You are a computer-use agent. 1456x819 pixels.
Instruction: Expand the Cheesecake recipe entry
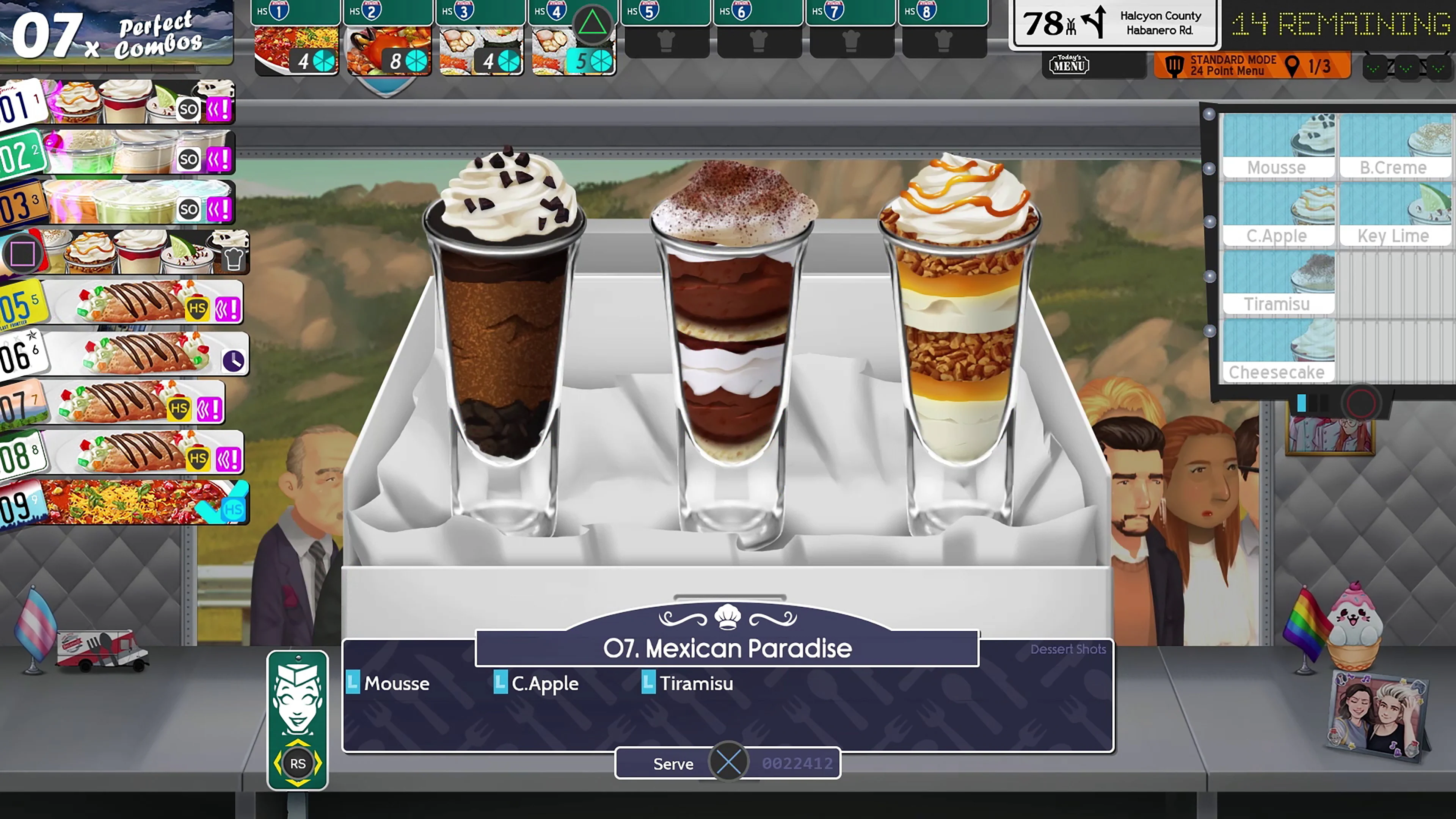[x=1279, y=350]
